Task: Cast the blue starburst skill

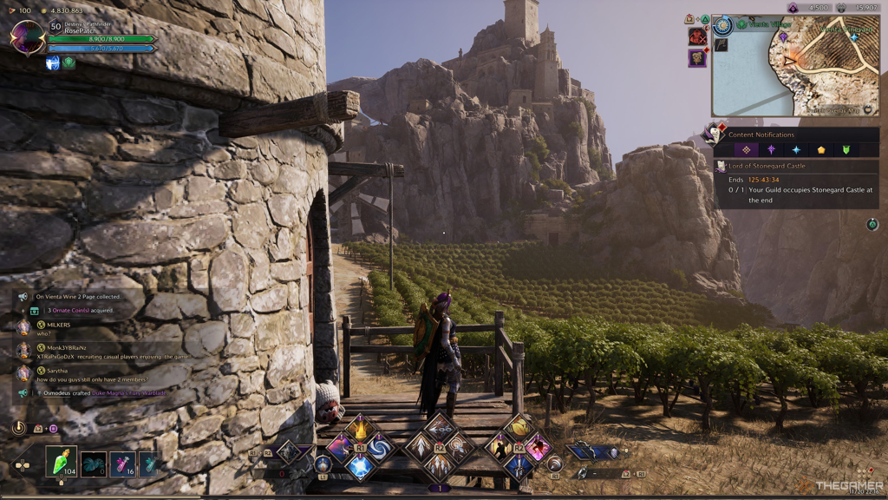Action: point(360,466)
